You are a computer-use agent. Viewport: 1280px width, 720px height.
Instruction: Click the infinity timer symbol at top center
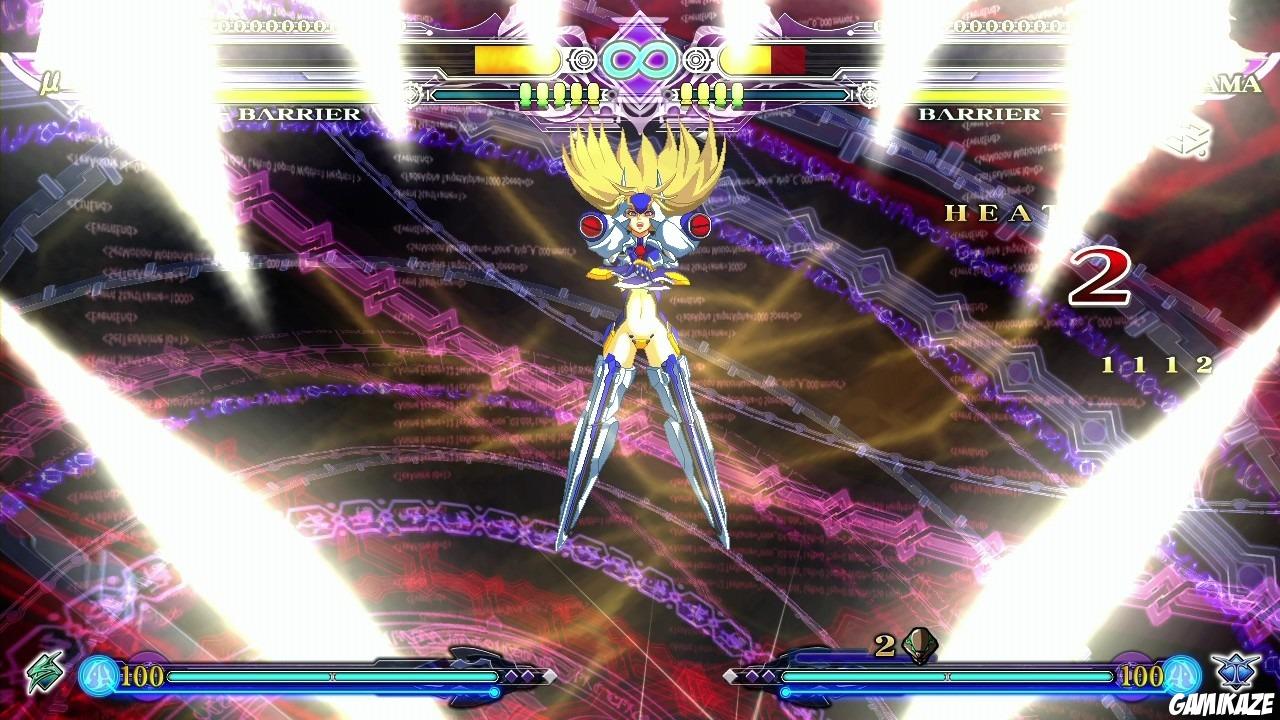tap(640, 60)
